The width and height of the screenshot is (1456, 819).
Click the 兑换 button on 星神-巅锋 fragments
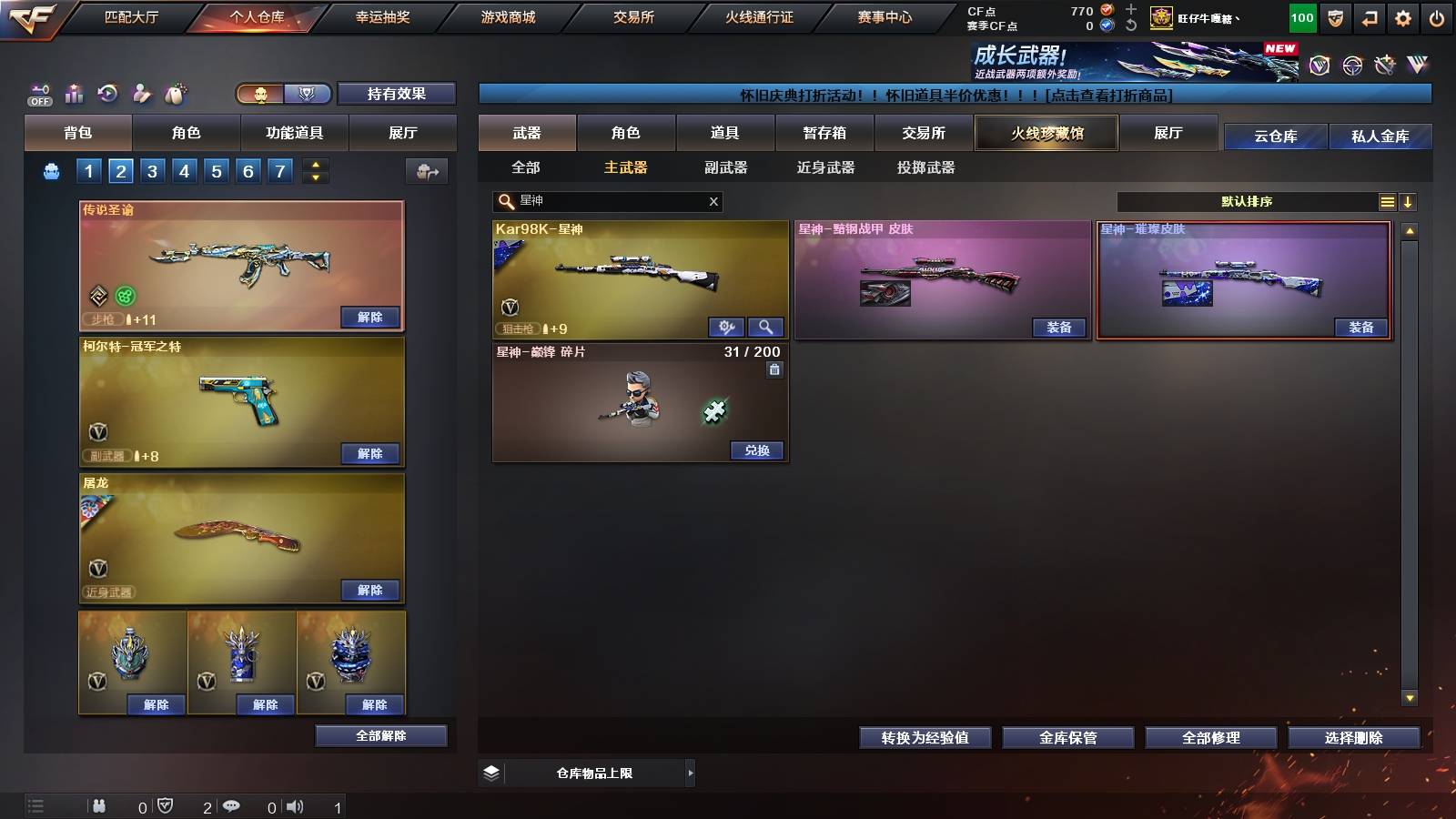point(756,450)
